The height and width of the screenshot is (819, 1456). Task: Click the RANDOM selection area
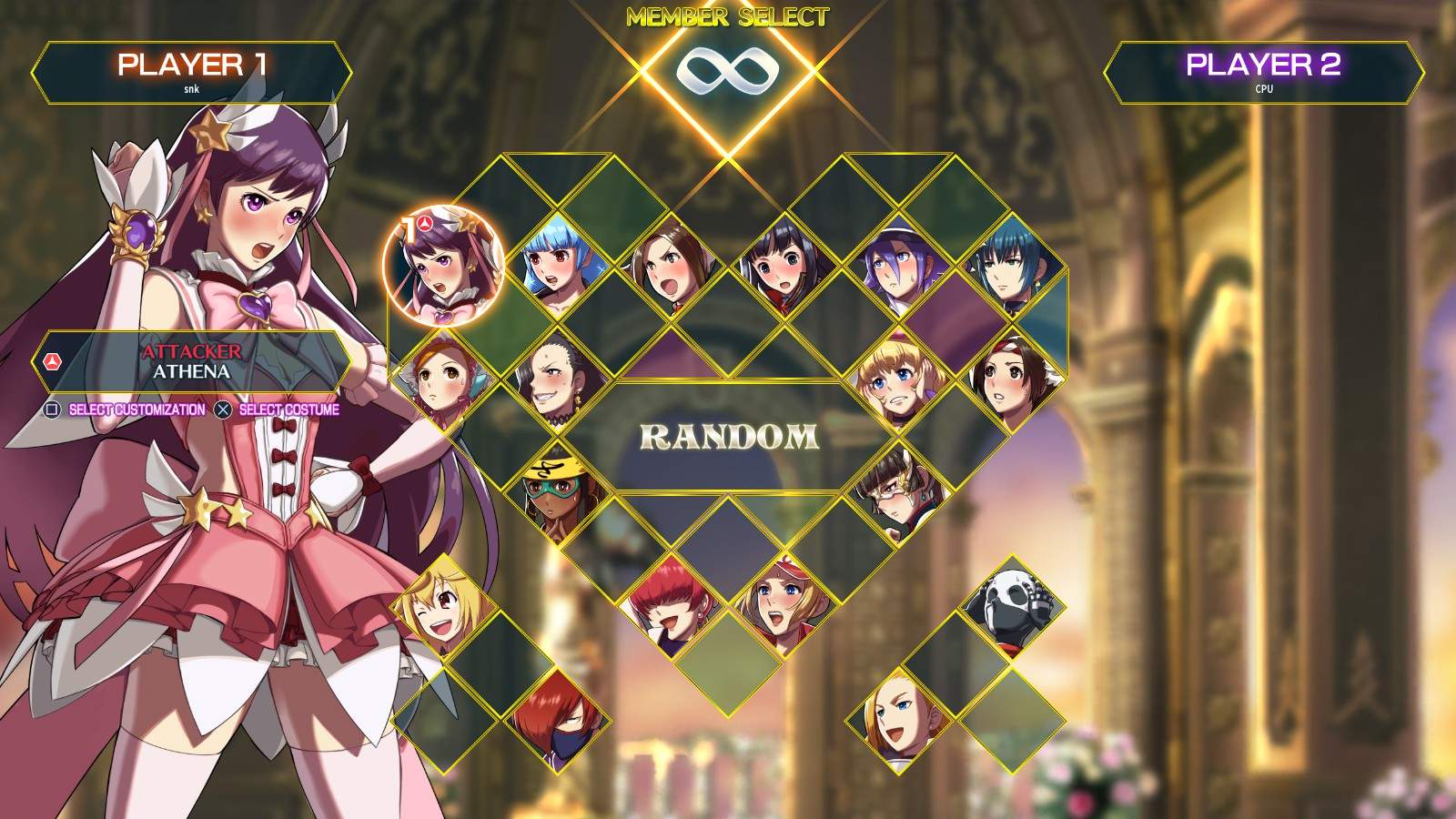coord(728,437)
